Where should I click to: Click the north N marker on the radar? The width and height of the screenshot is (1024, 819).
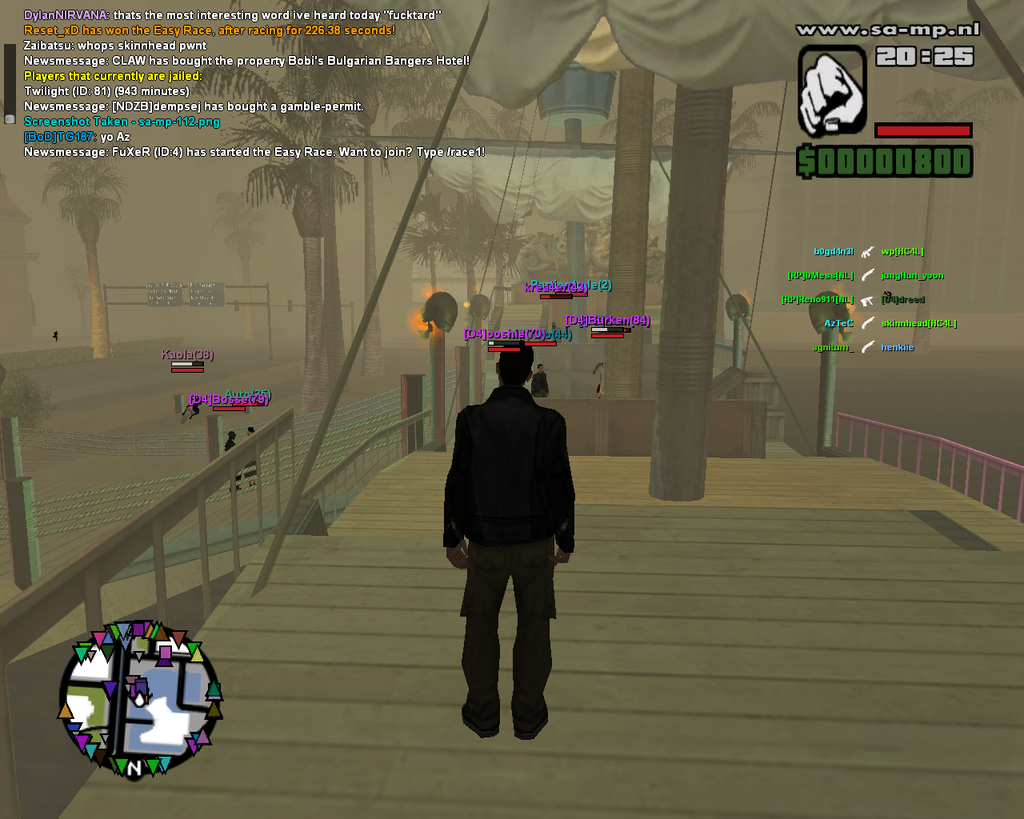[133, 768]
